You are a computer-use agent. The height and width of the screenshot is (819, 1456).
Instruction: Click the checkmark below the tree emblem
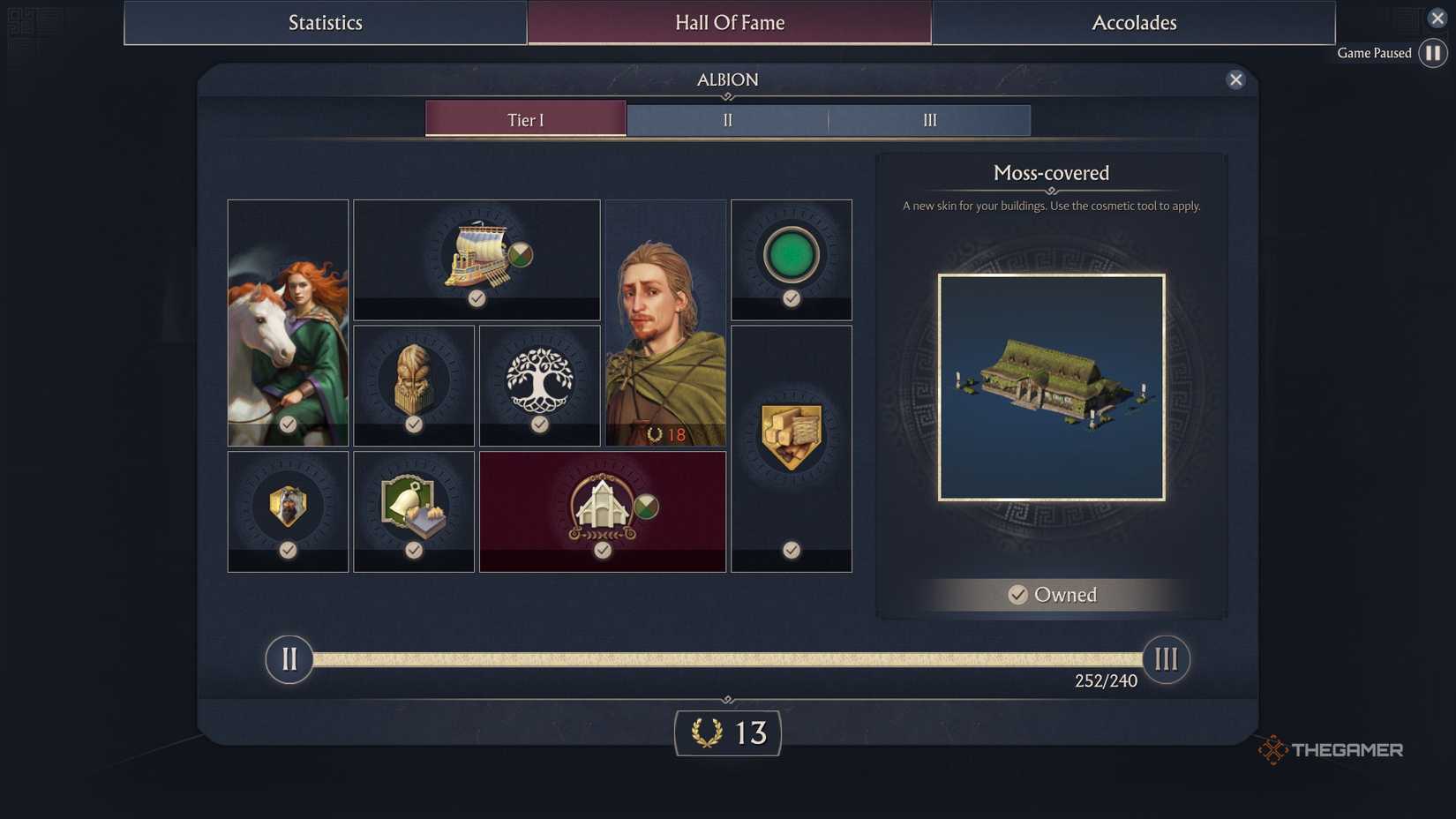(x=539, y=425)
